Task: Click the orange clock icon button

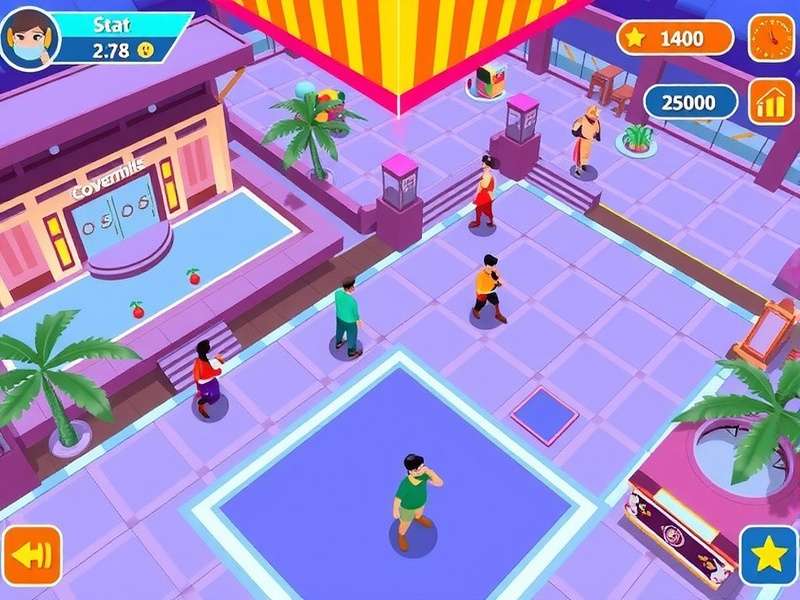Action: click(771, 38)
